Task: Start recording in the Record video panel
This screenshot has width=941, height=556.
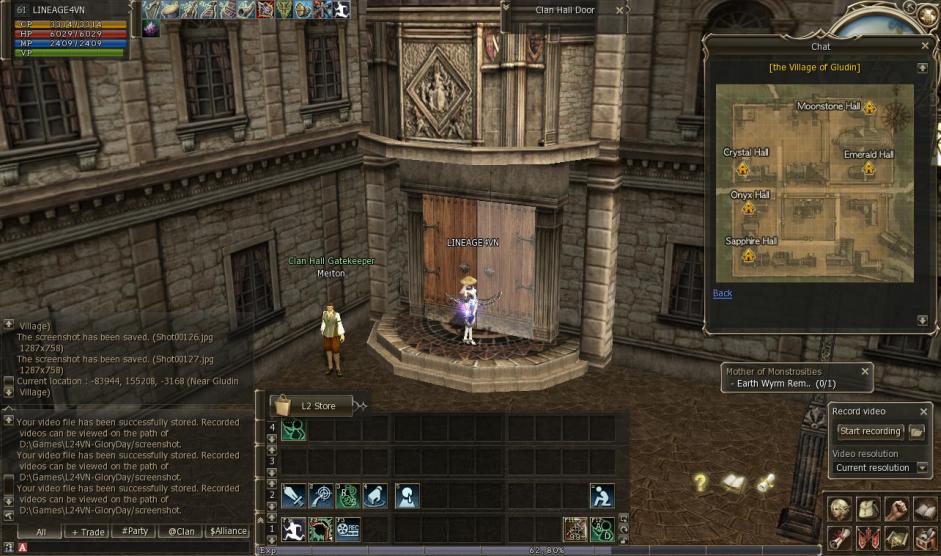Action: coord(870,431)
